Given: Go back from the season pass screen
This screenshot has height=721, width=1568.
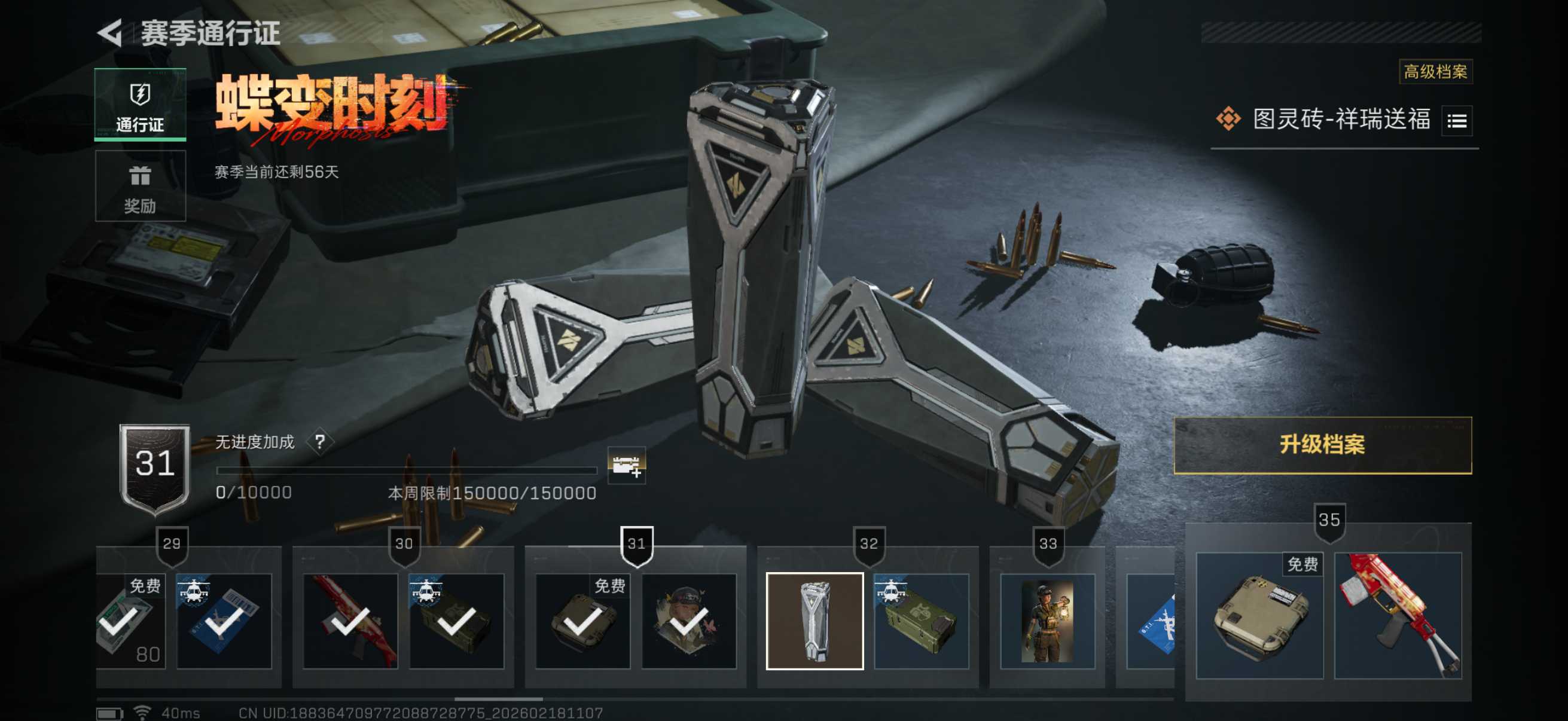Looking at the screenshot, I should click(111, 33).
